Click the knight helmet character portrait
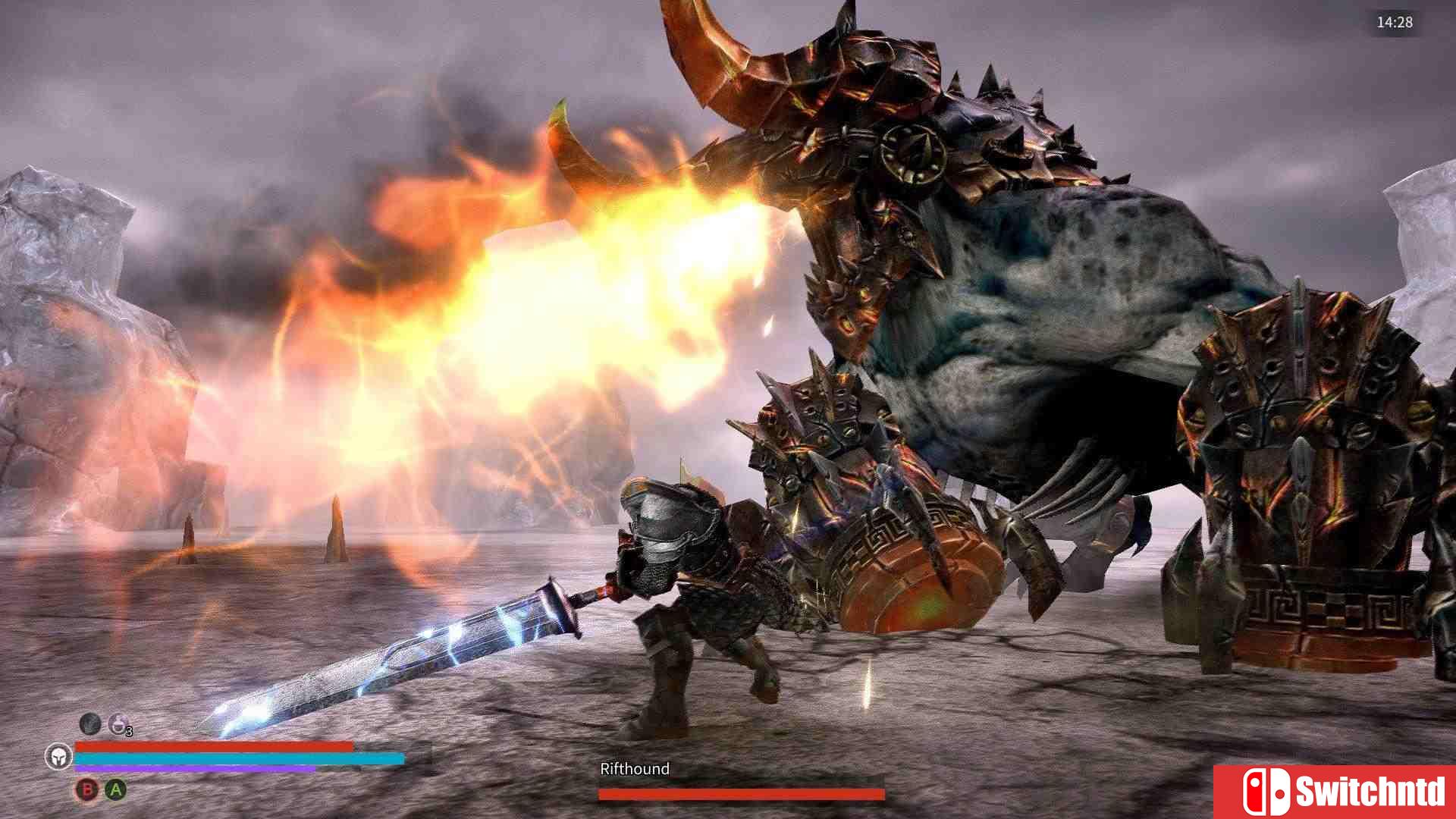This screenshot has height=819, width=1456. (58, 756)
